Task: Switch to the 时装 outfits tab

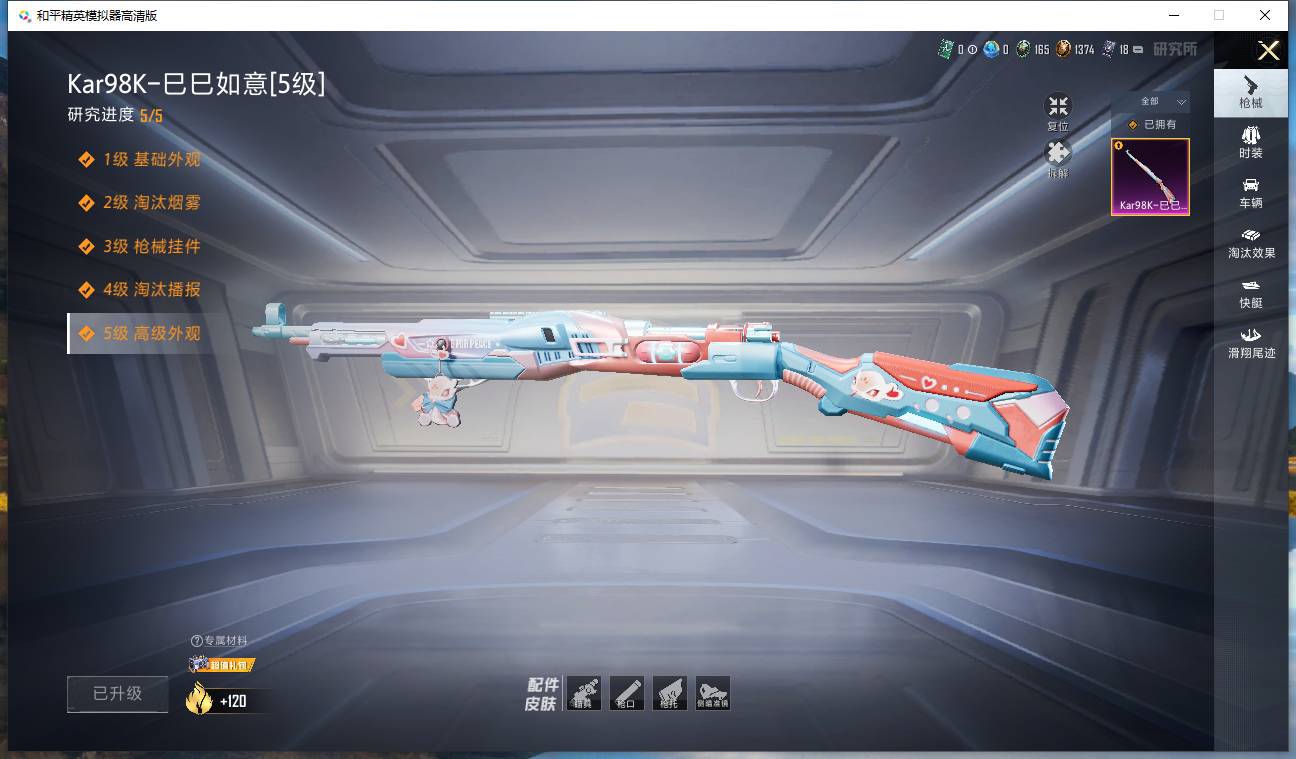Action: 1250,142
